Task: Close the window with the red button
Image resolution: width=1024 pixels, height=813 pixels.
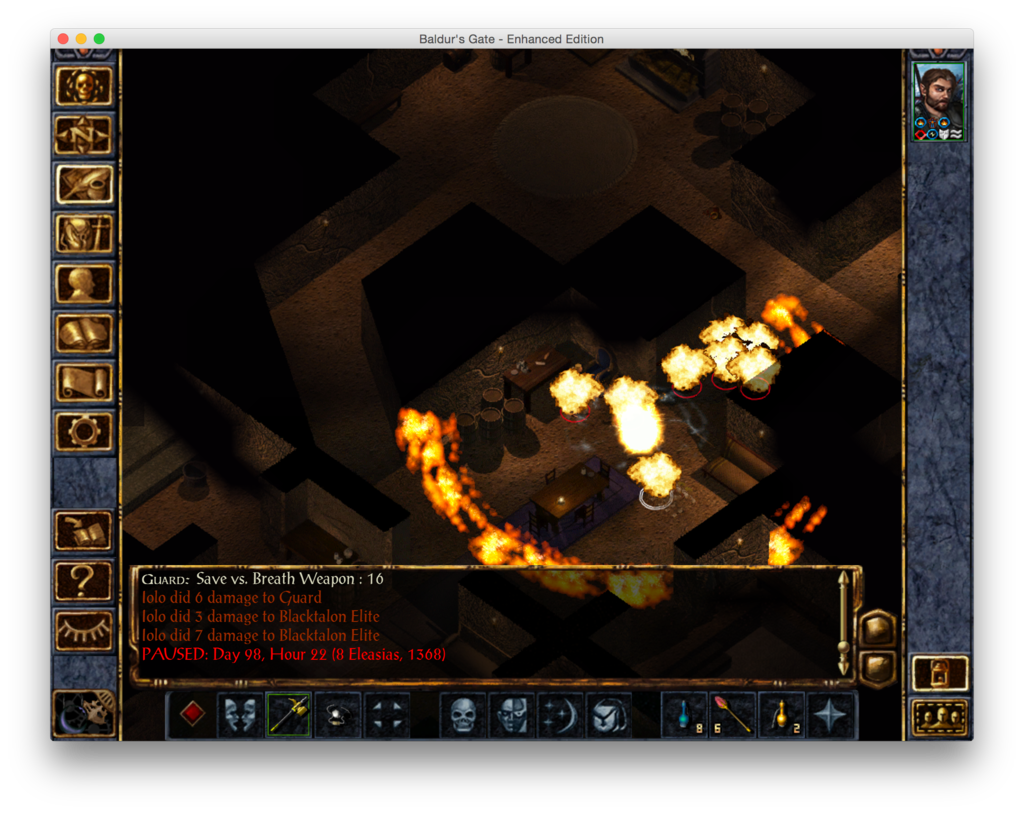Action: click(x=63, y=39)
